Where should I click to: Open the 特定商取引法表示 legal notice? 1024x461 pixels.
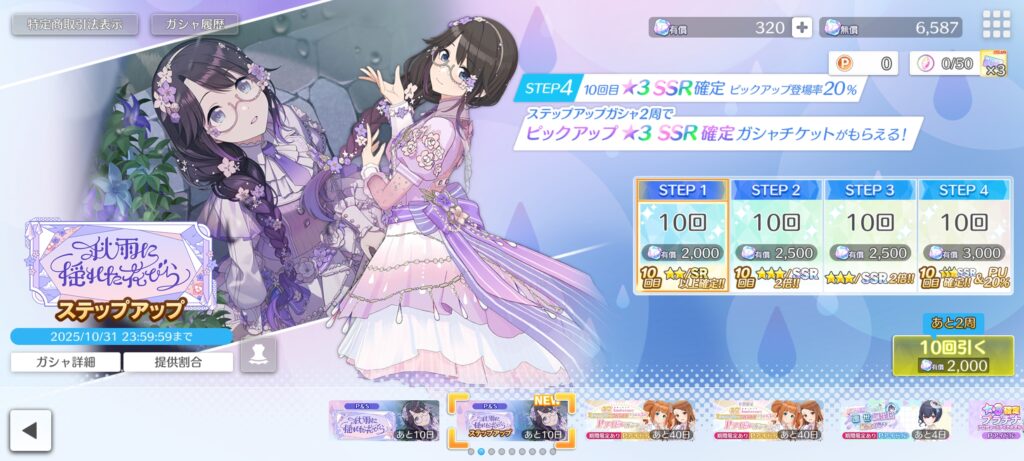click(x=76, y=25)
